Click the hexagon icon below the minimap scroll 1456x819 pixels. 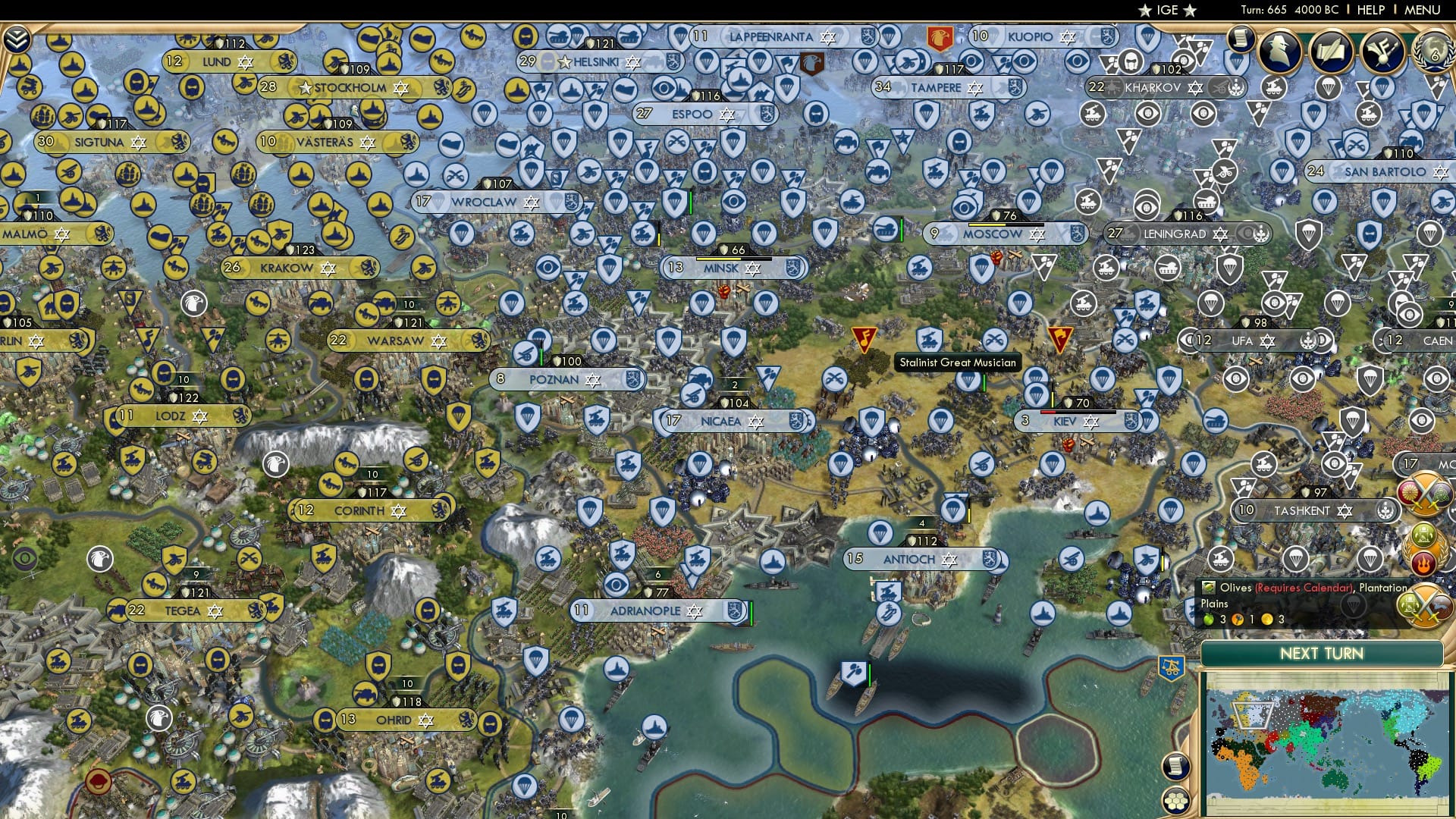[x=1176, y=802]
